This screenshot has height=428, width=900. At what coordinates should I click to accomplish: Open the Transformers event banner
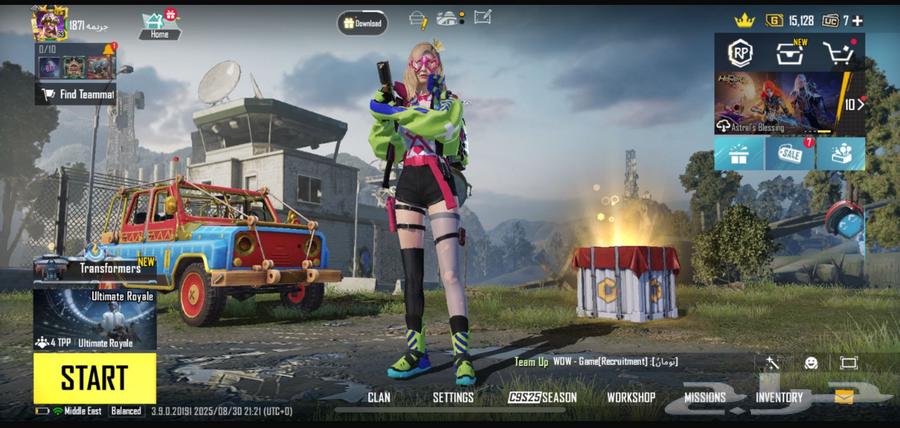coord(95,267)
